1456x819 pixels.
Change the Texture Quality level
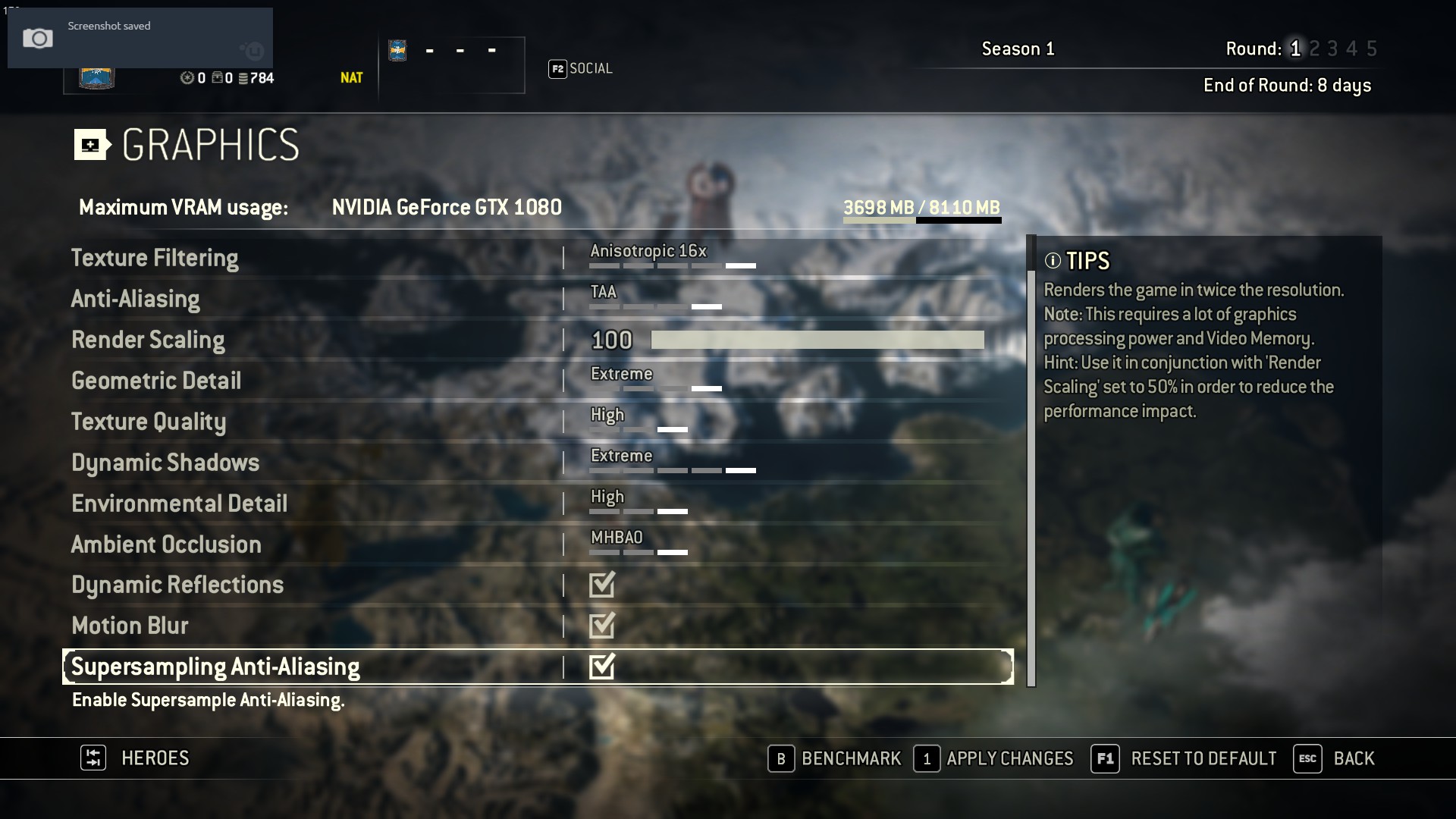639,422
